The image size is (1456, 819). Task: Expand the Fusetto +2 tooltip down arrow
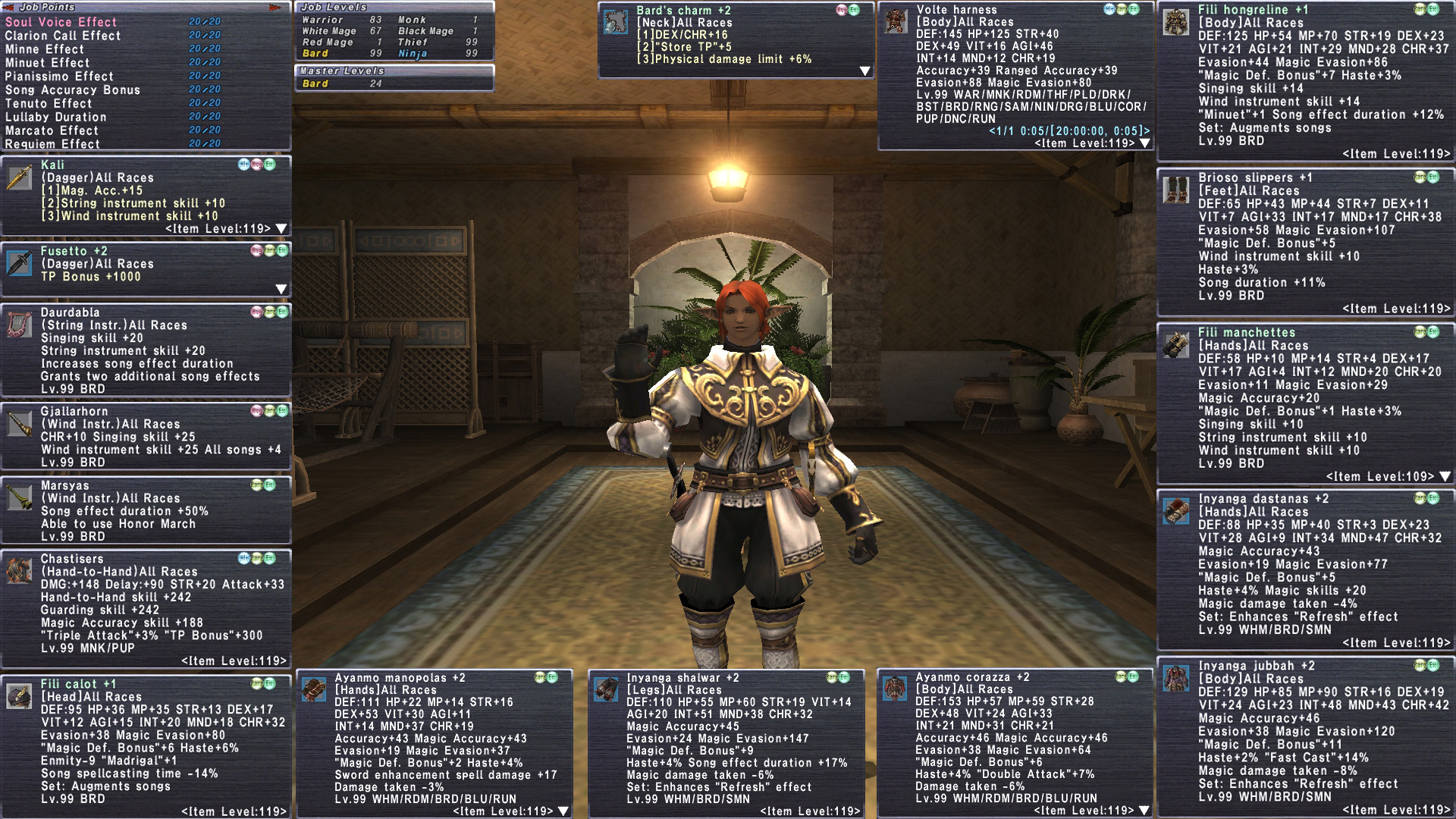point(281,289)
